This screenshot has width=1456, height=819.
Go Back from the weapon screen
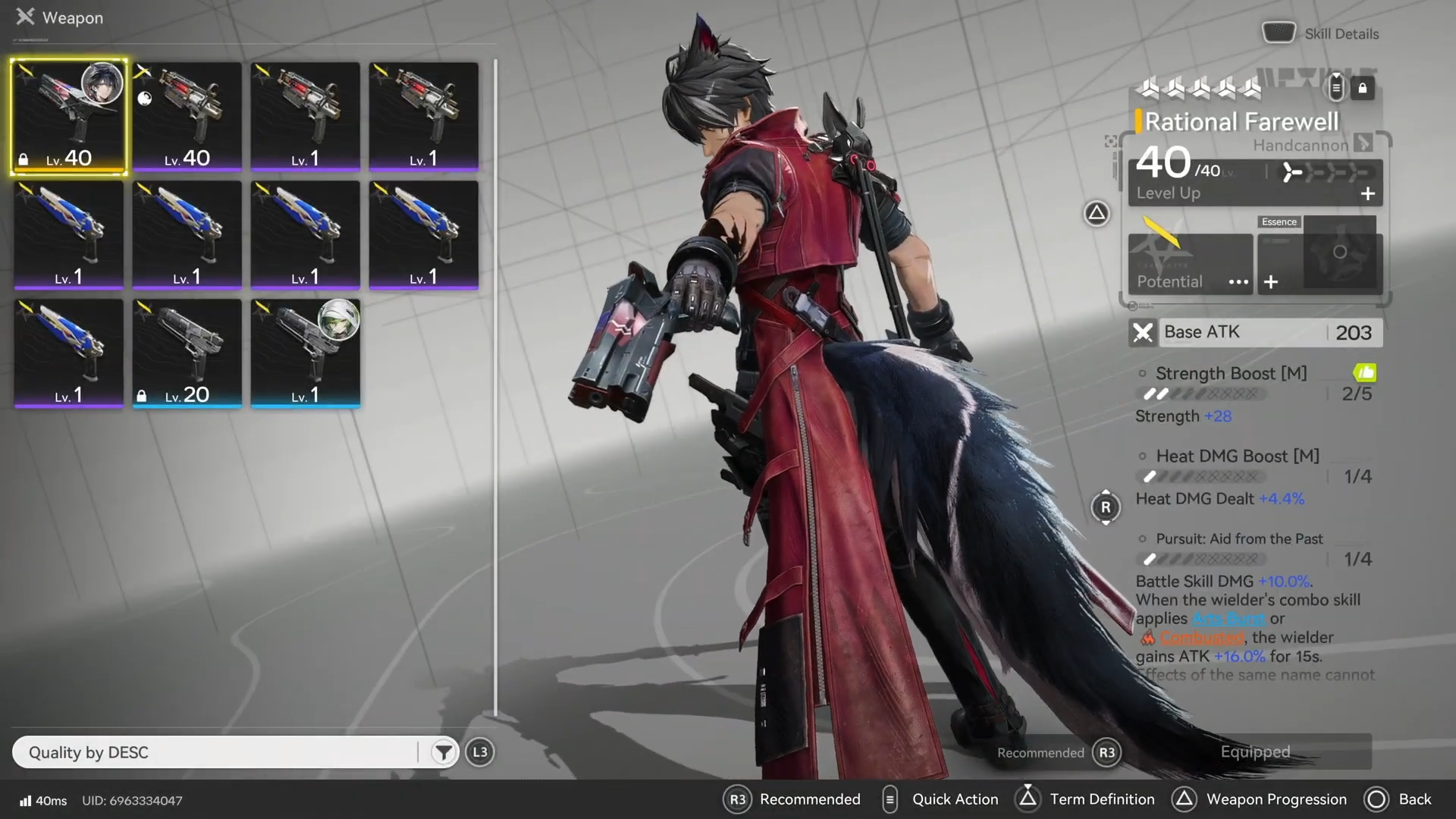1398,799
